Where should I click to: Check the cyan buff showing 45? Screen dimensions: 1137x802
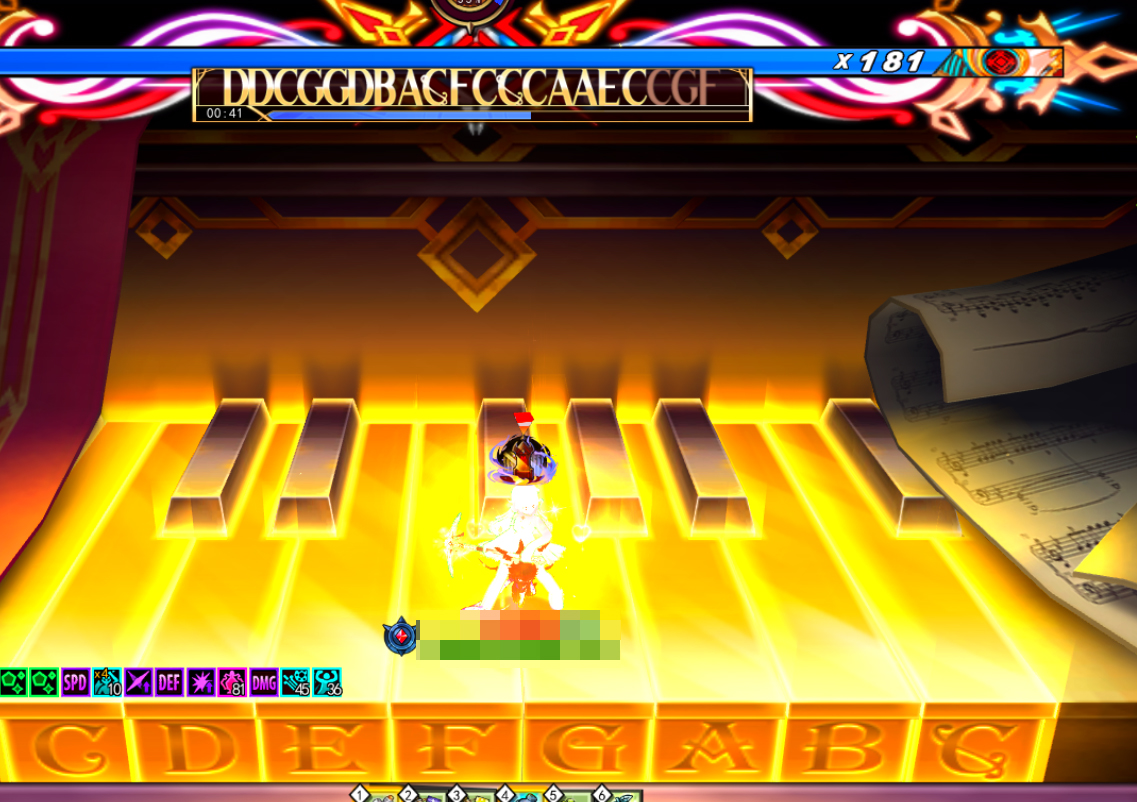pos(295,682)
